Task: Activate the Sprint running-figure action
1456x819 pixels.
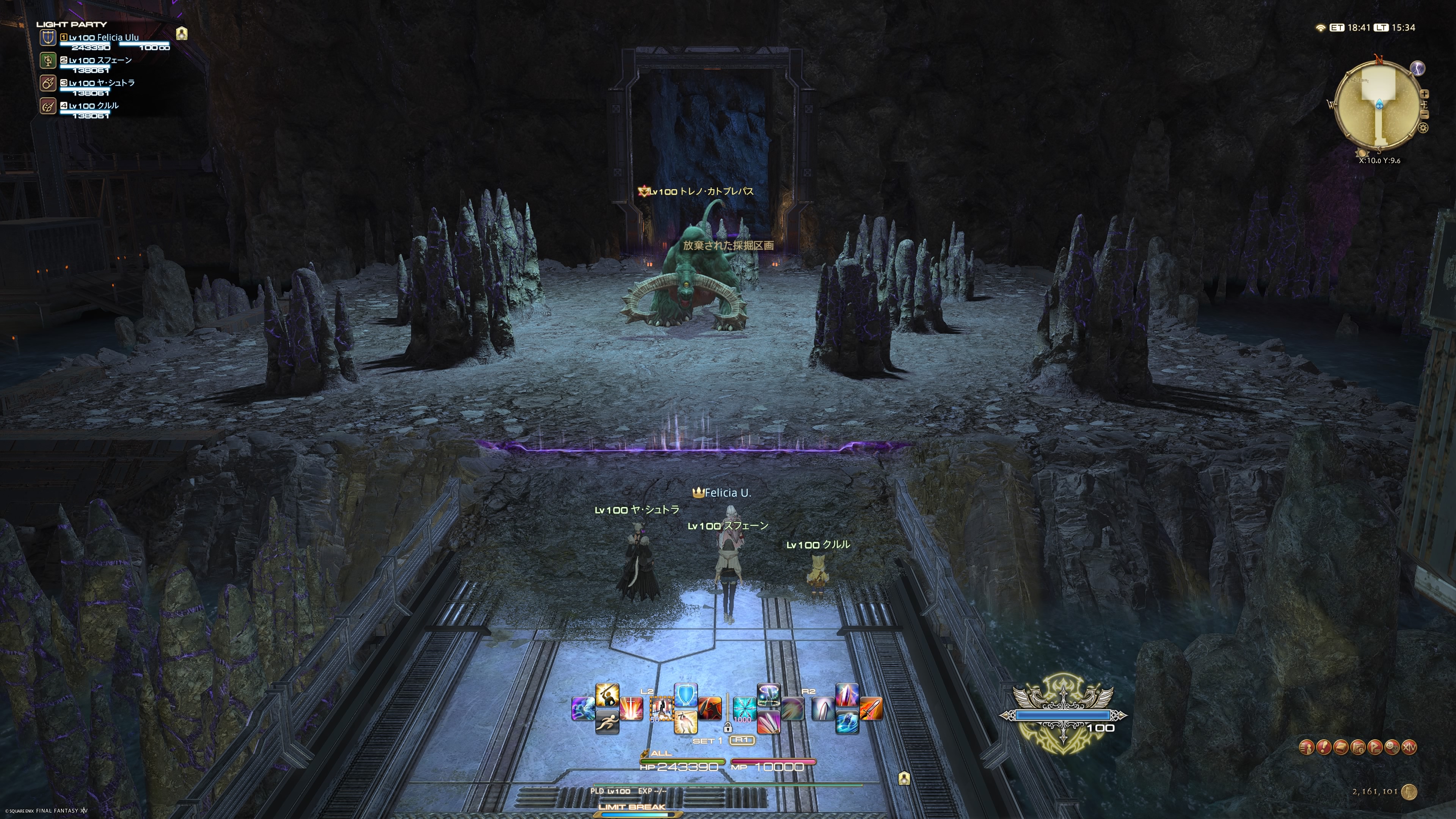Action: [x=607, y=722]
